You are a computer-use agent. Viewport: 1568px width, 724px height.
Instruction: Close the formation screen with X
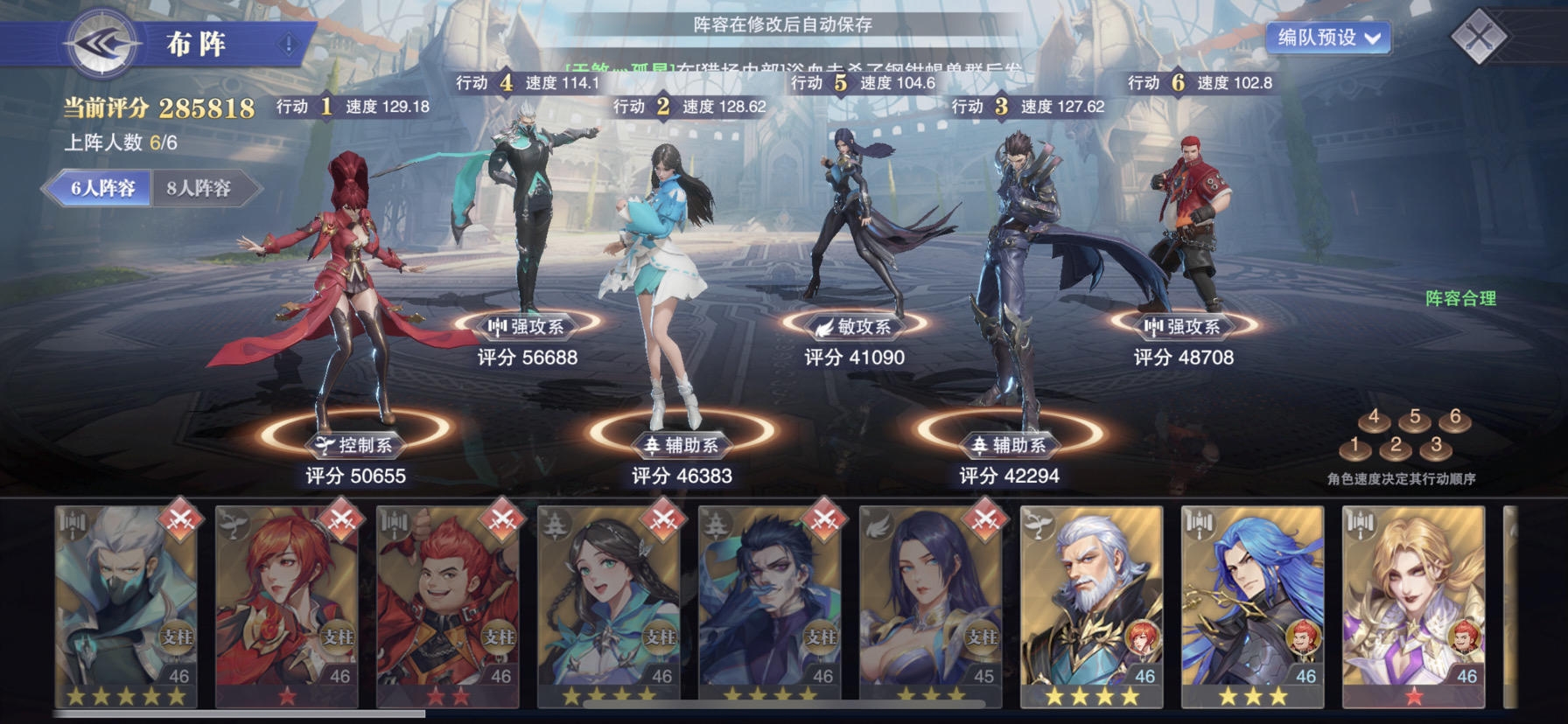(x=1478, y=37)
